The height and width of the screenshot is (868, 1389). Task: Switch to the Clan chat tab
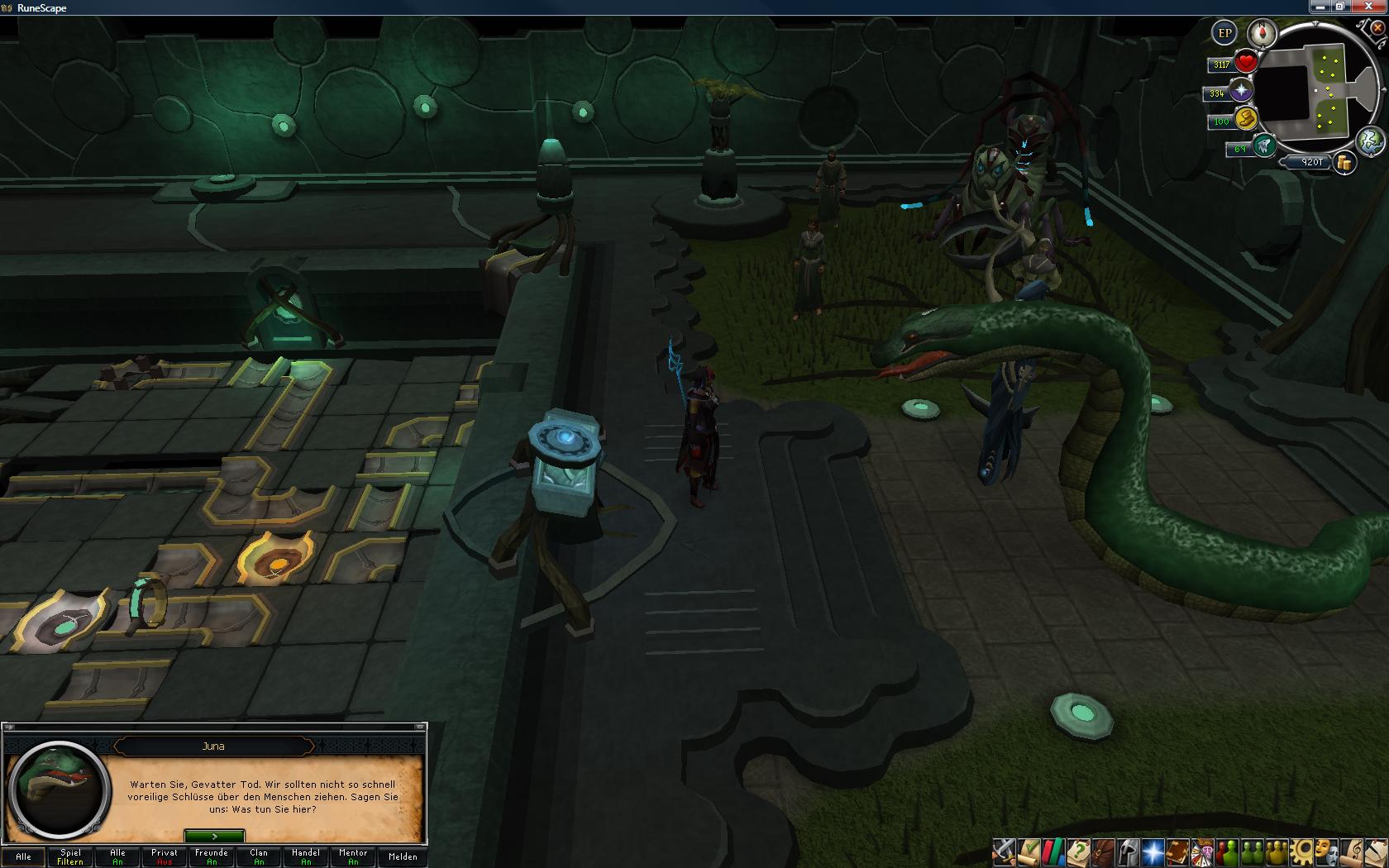click(x=259, y=856)
